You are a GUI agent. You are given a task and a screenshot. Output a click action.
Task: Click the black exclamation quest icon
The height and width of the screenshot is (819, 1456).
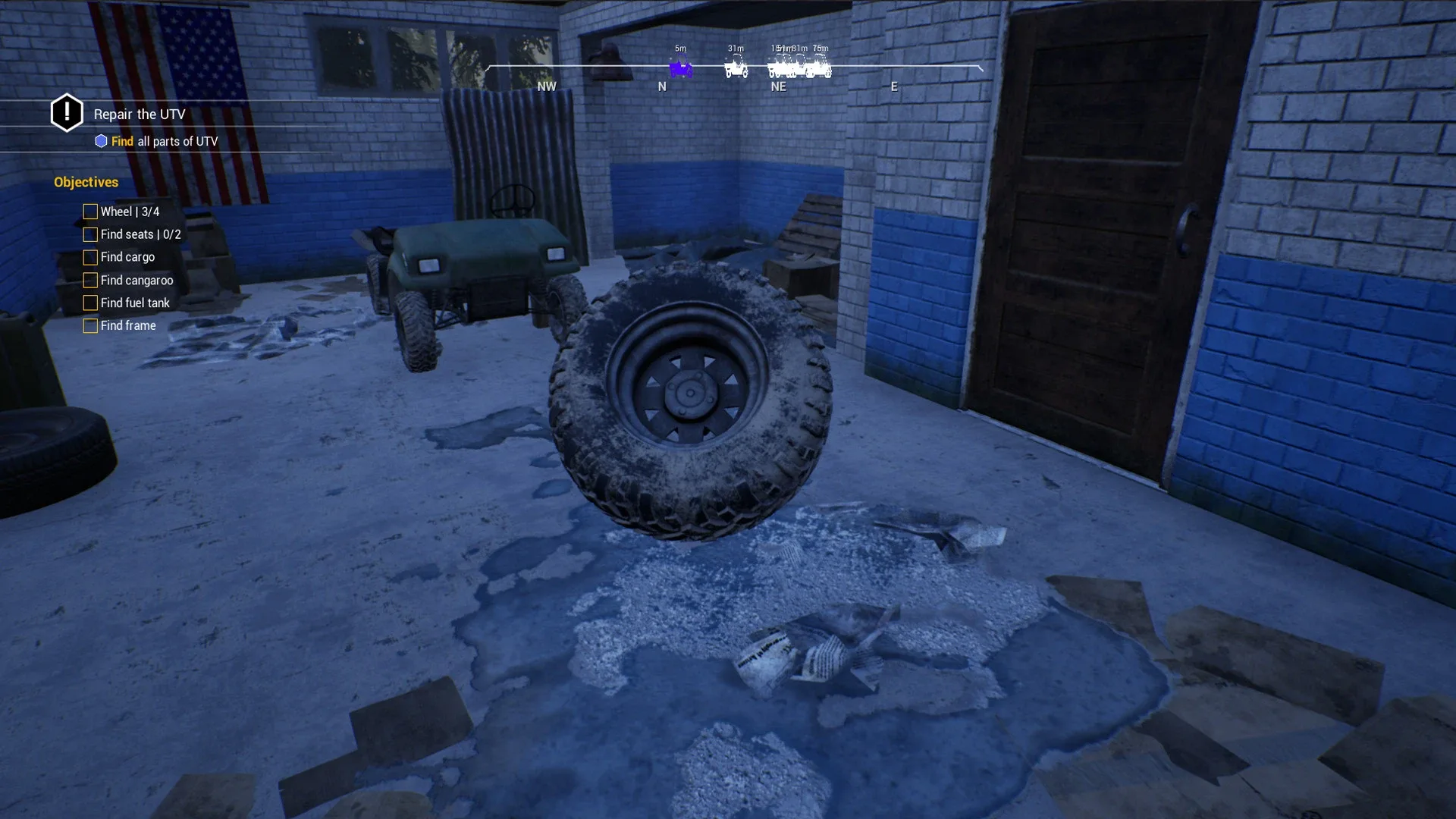pyautogui.click(x=67, y=112)
